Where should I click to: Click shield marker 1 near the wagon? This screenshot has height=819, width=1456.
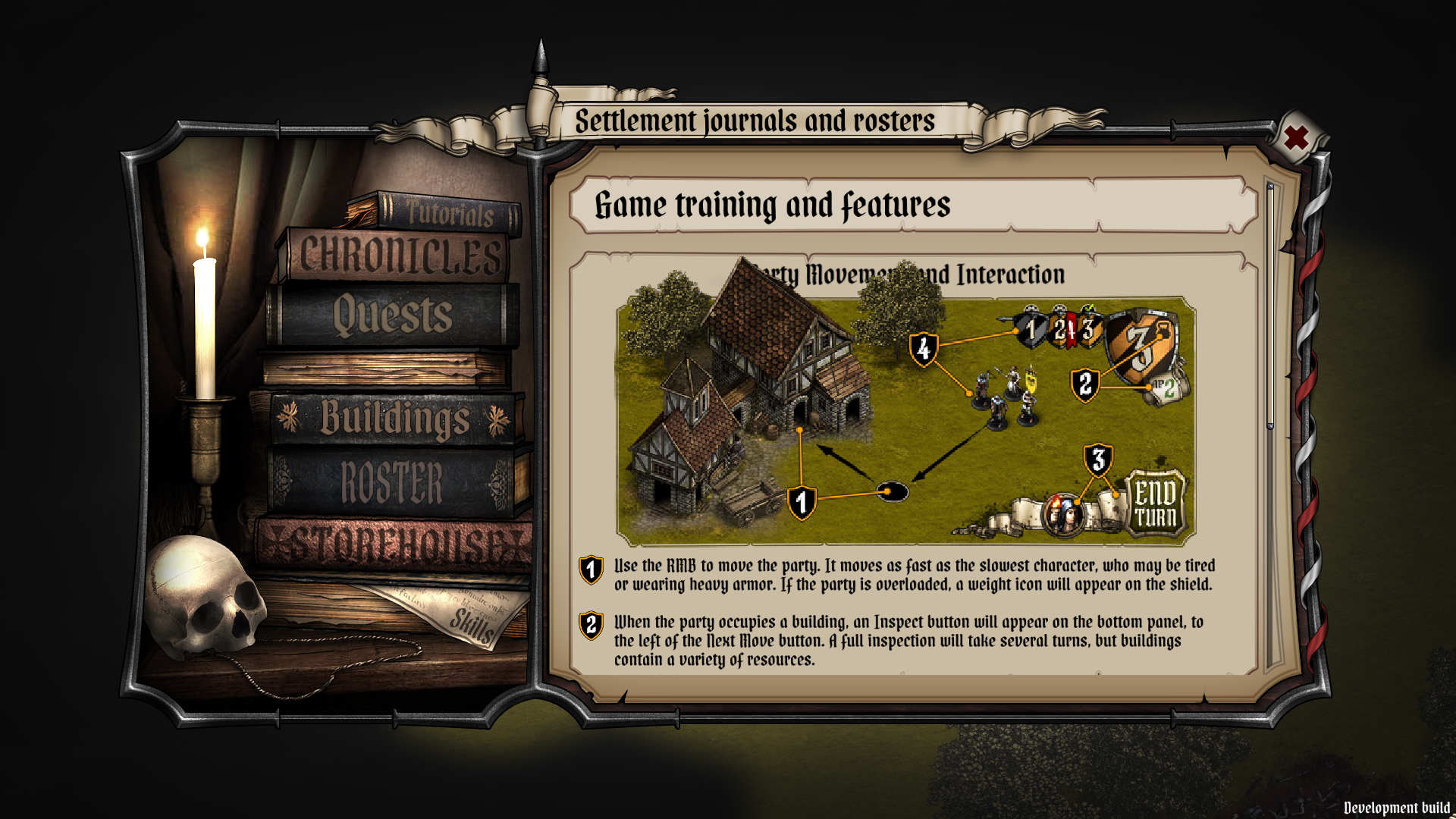801,500
